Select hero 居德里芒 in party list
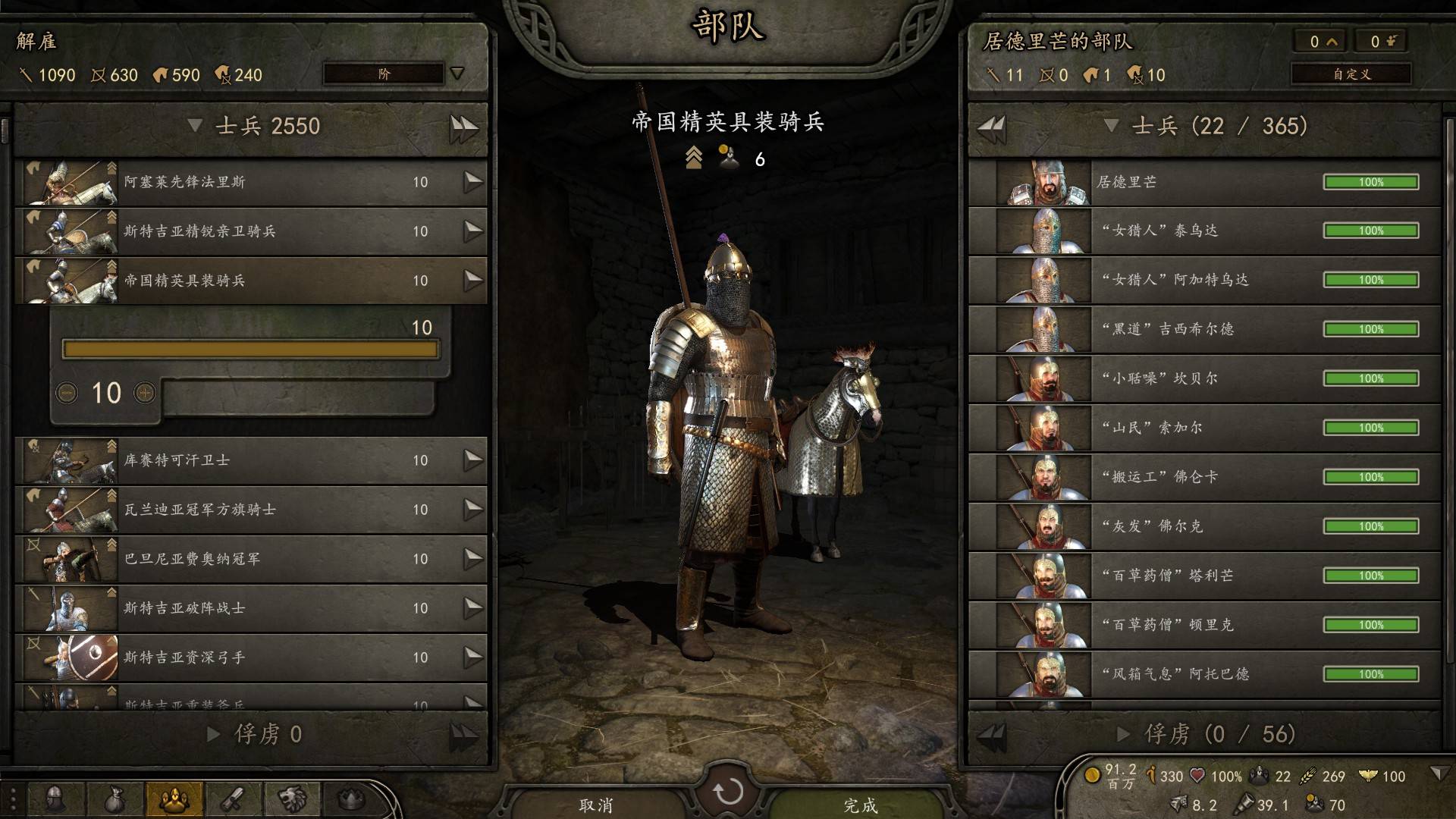 pos(1204,182)
